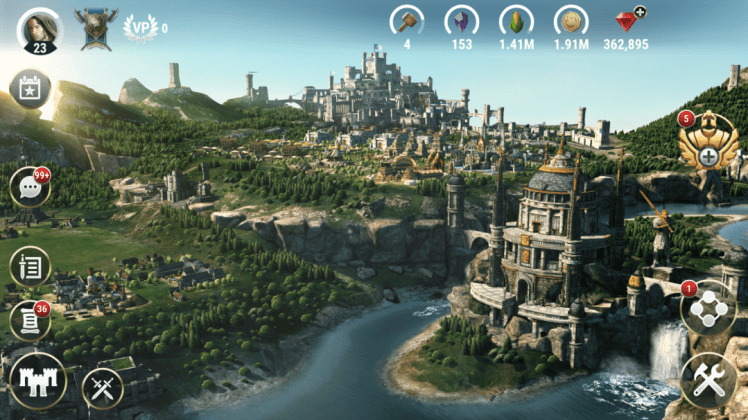Screen dimensions: 748x420
Task: Tap the gold coin resource icon
Action: coord(572,21)
